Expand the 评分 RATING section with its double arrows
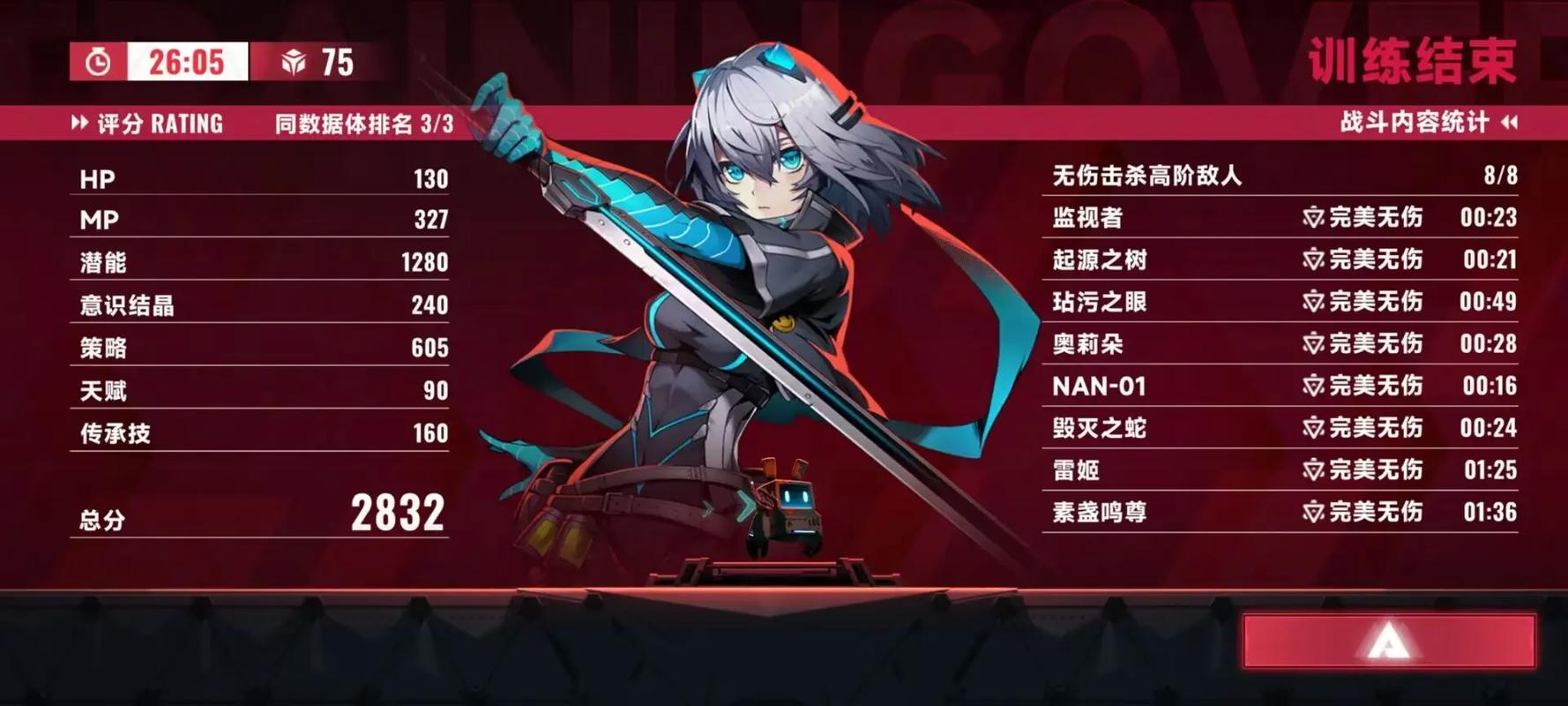Viewport: 1568px width, 706px height. coord(81,124)
